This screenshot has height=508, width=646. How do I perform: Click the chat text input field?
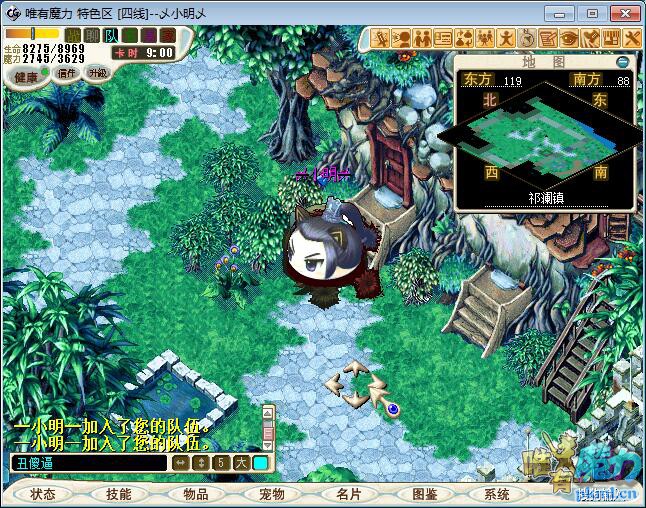coord(88,463)
